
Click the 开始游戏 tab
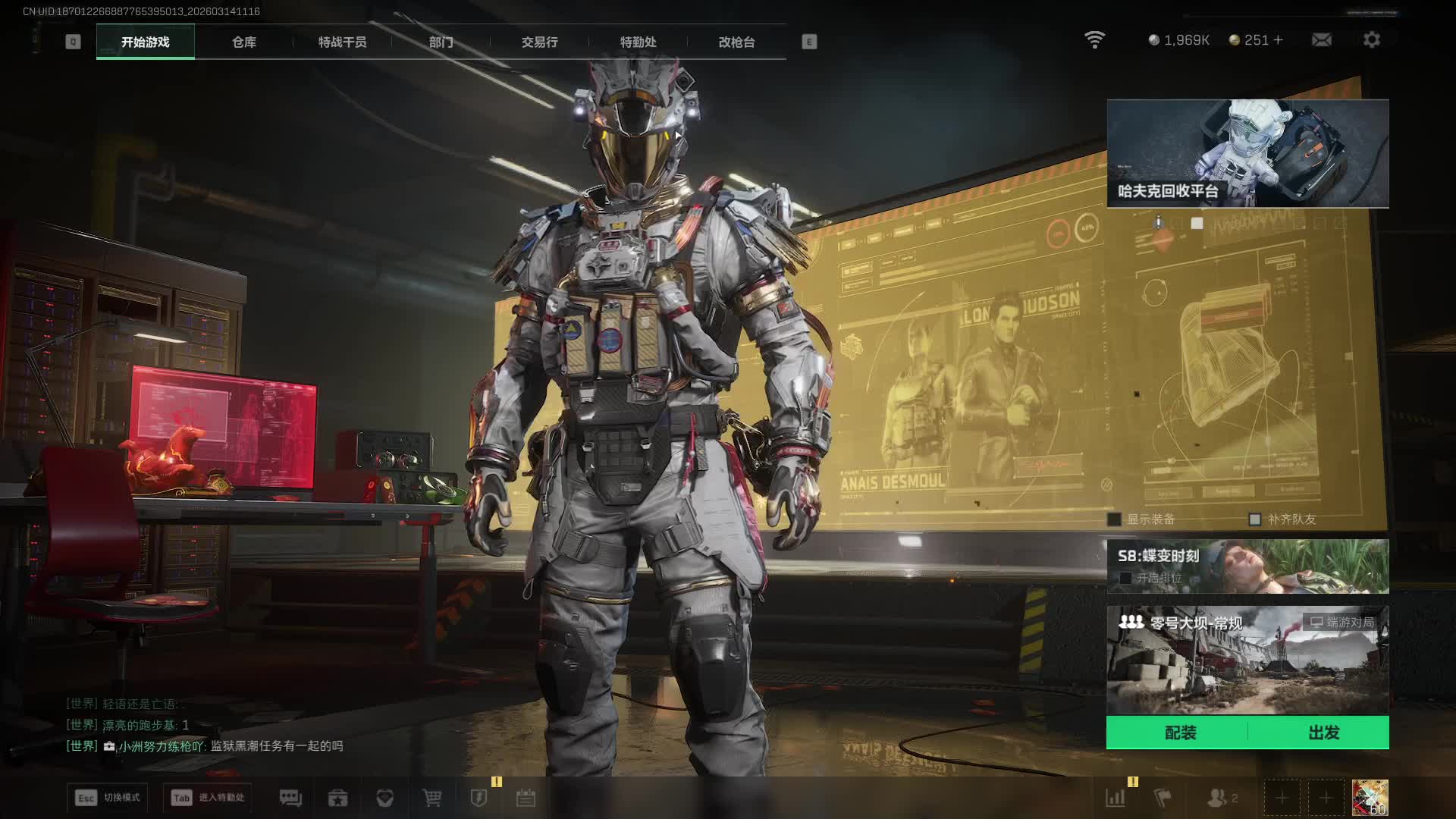click(146, 42)
